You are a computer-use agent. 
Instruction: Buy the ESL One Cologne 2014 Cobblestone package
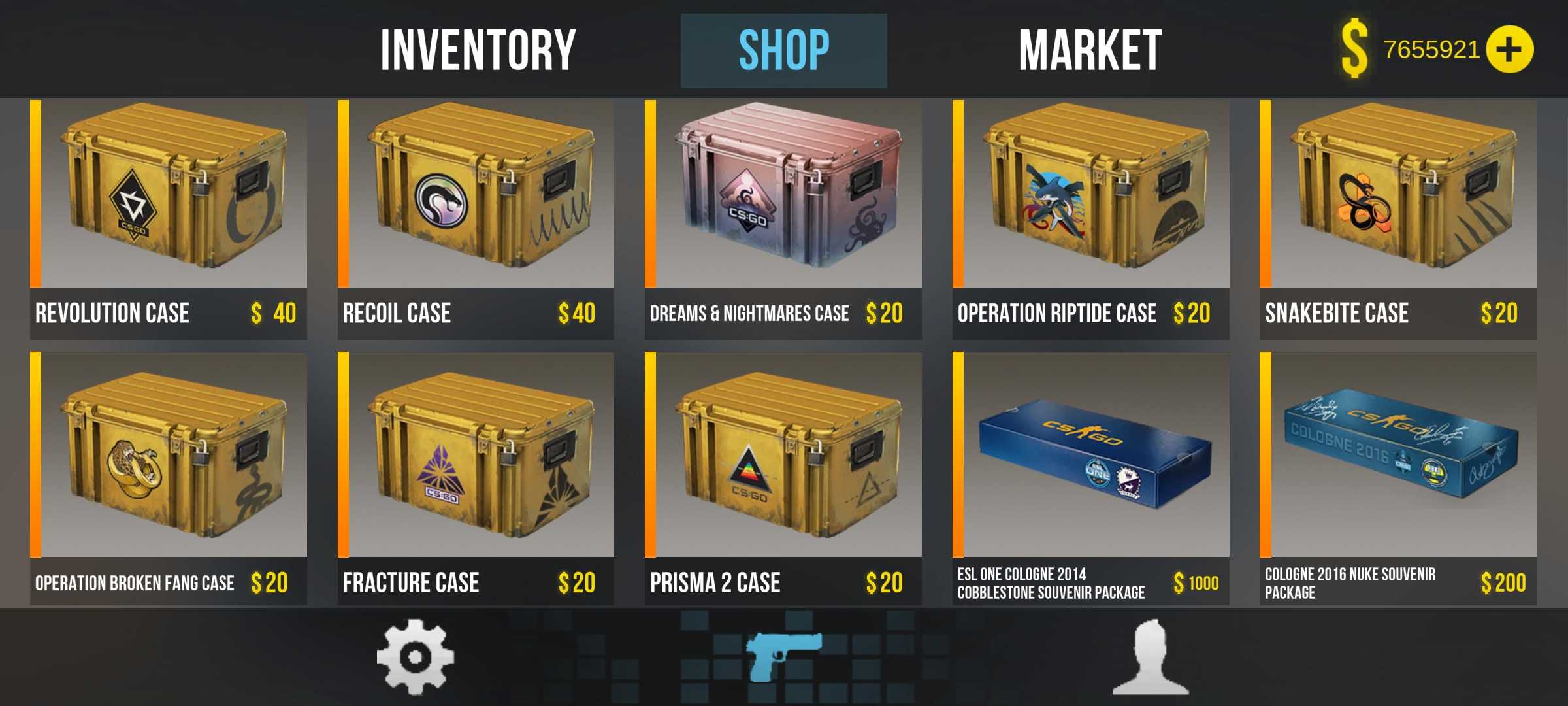(1090, 478)
